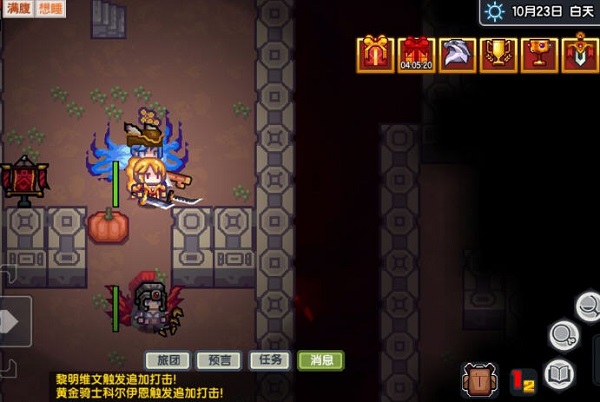Tap the 满腹 fullness status tag
600x402 pixels.
tap(17, 8)
